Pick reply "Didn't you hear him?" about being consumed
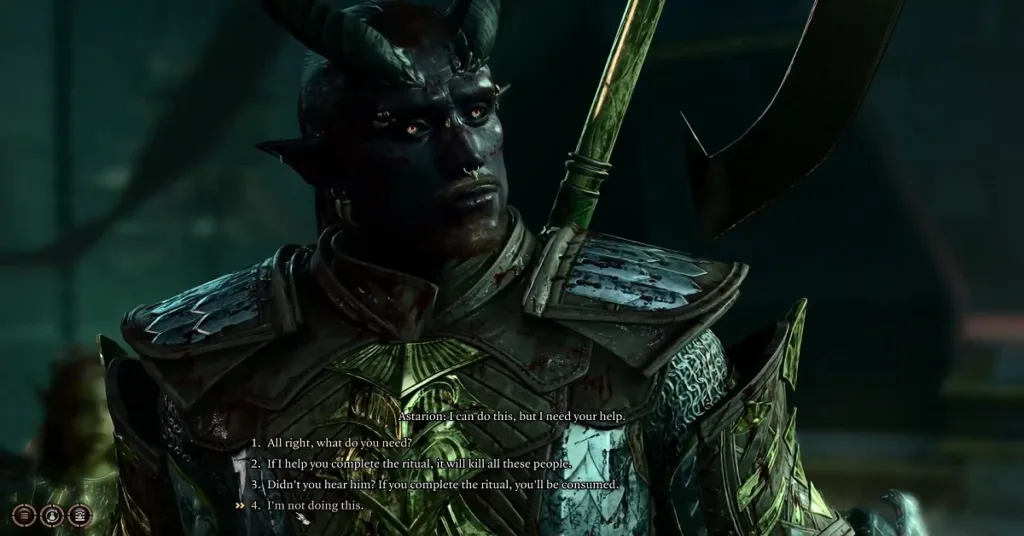Image resolution: width=1024 pixels, height=536 pixels. coord(443,484)
